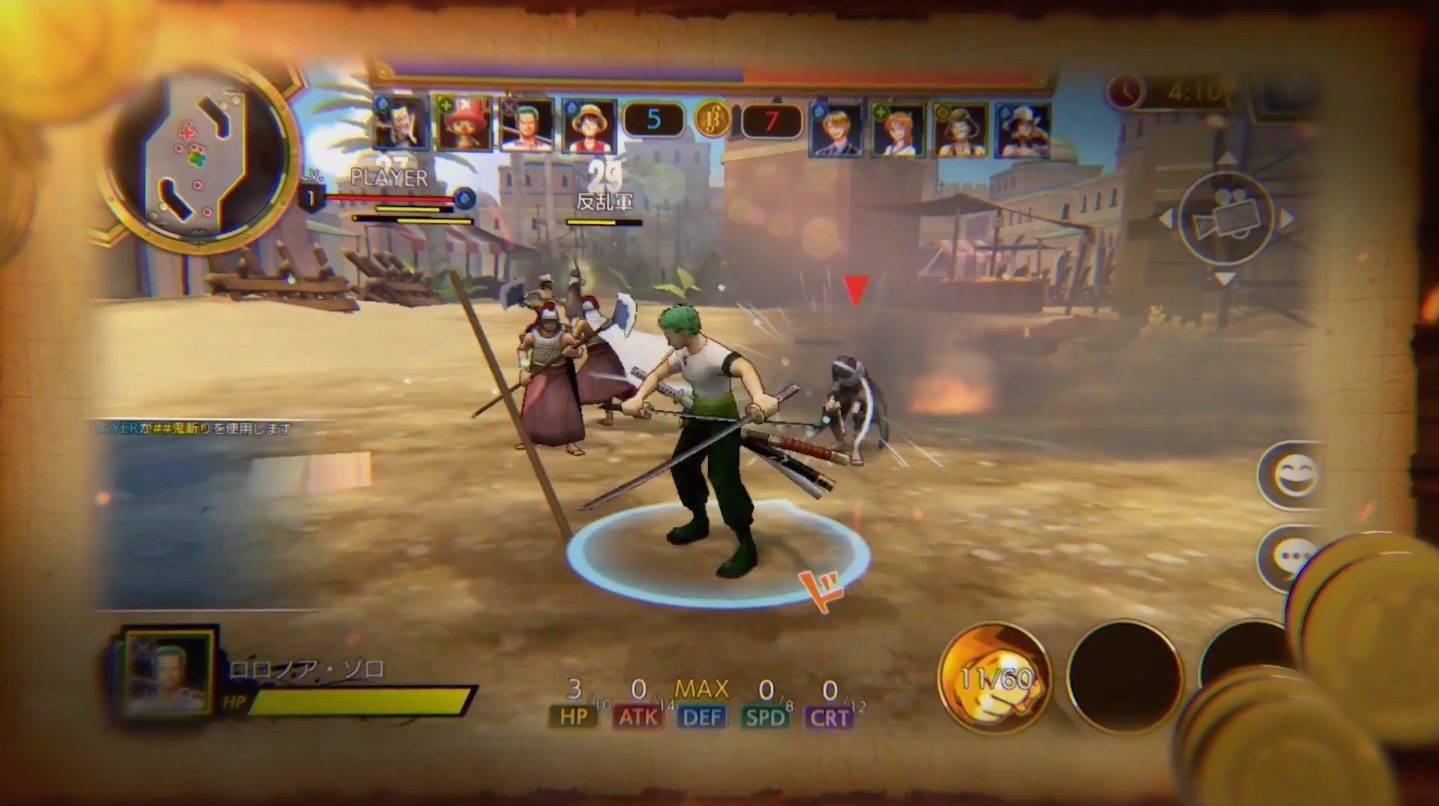Open the laughing emoji emote button

(1297, 474)
